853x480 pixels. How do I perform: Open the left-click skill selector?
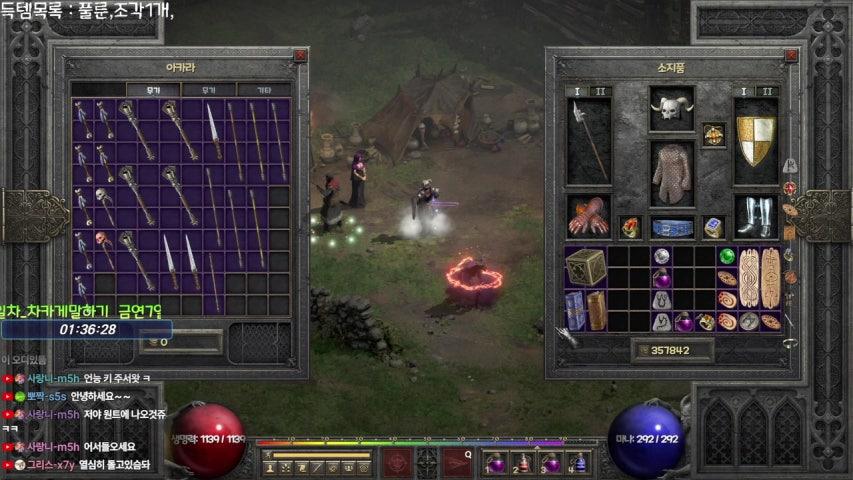pyautogui.click(x=396, y=462)
